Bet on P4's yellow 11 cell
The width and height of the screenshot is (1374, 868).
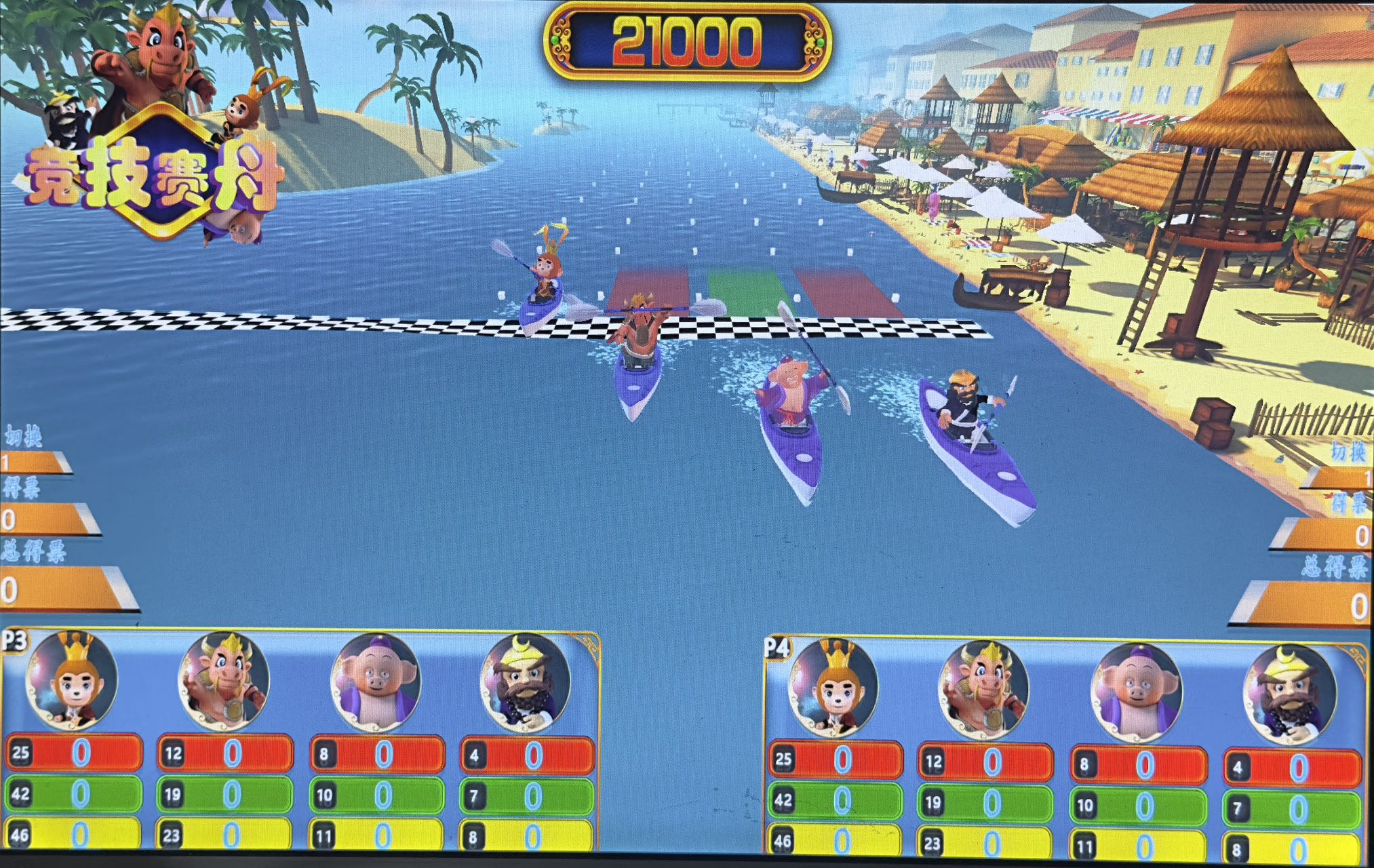(1139, 846)
